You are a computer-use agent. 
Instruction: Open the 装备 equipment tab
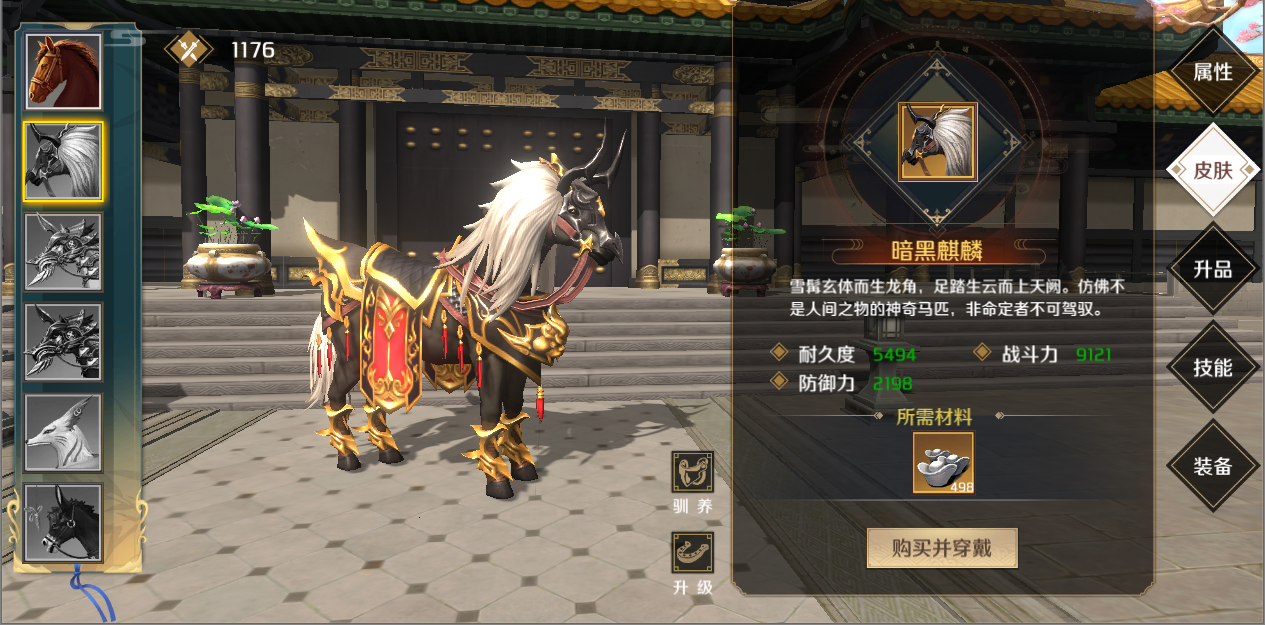tap(1212, 466)
